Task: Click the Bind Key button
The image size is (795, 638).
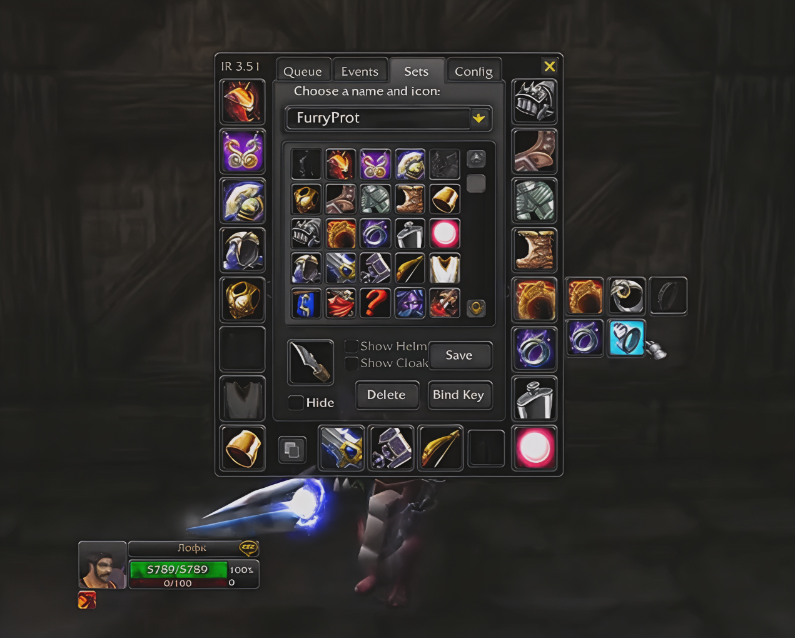Action: 458,395
